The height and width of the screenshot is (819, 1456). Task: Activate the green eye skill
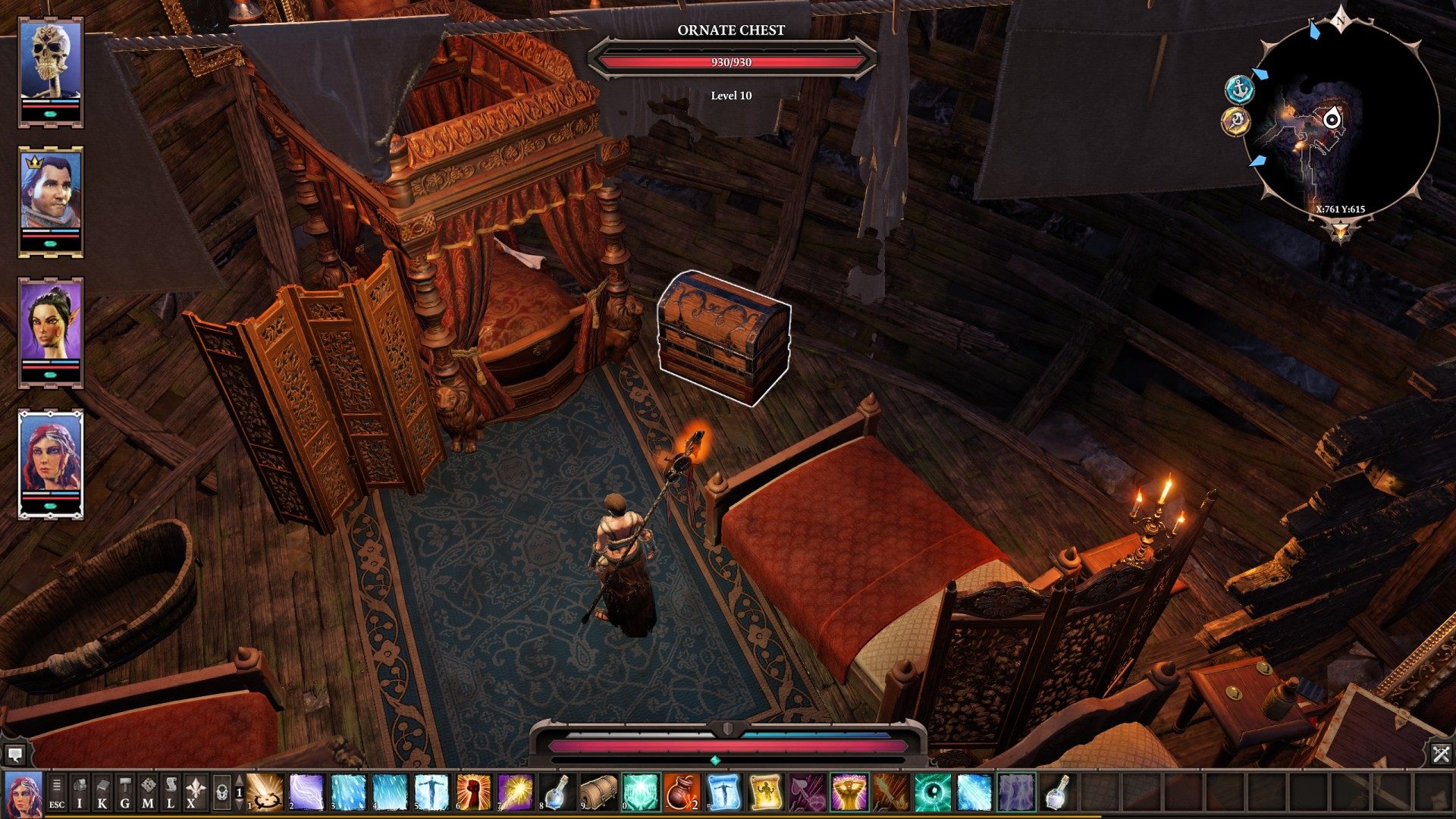[x=932, y=792]
